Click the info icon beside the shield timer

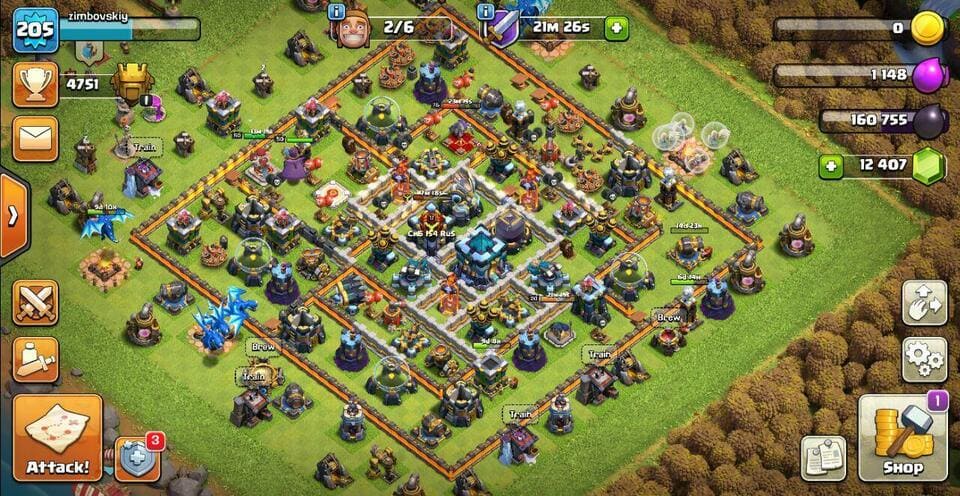point(487,13)
